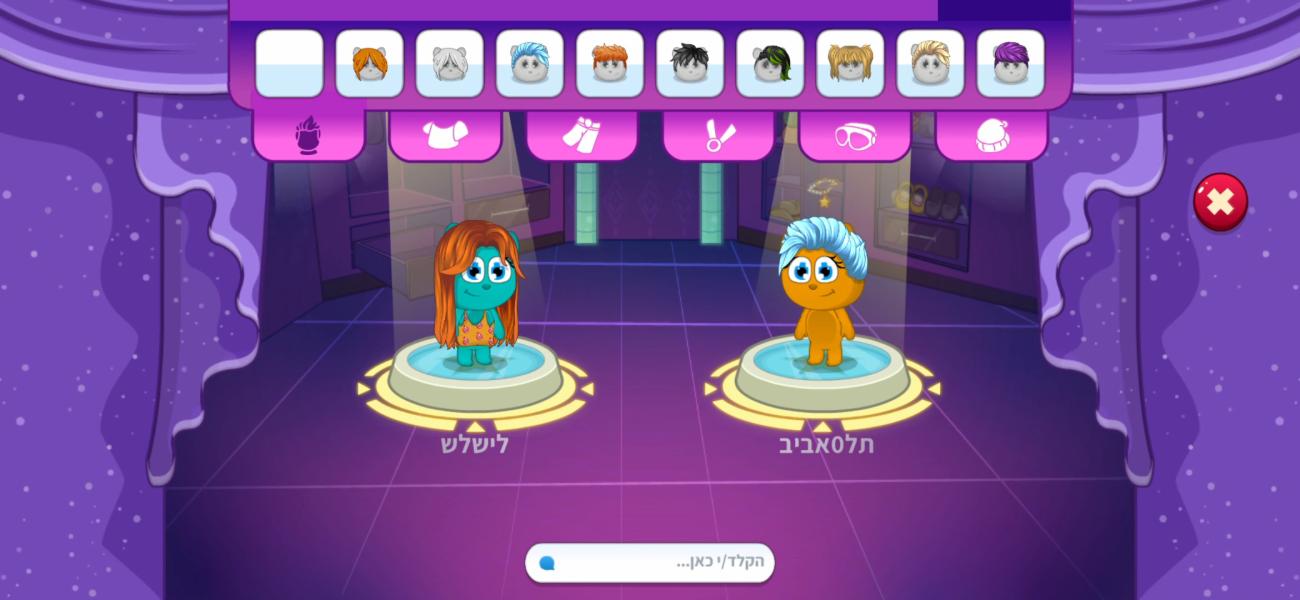Select the purple hair thumbnail
1300x600 pixels.
pos(1009,63)
